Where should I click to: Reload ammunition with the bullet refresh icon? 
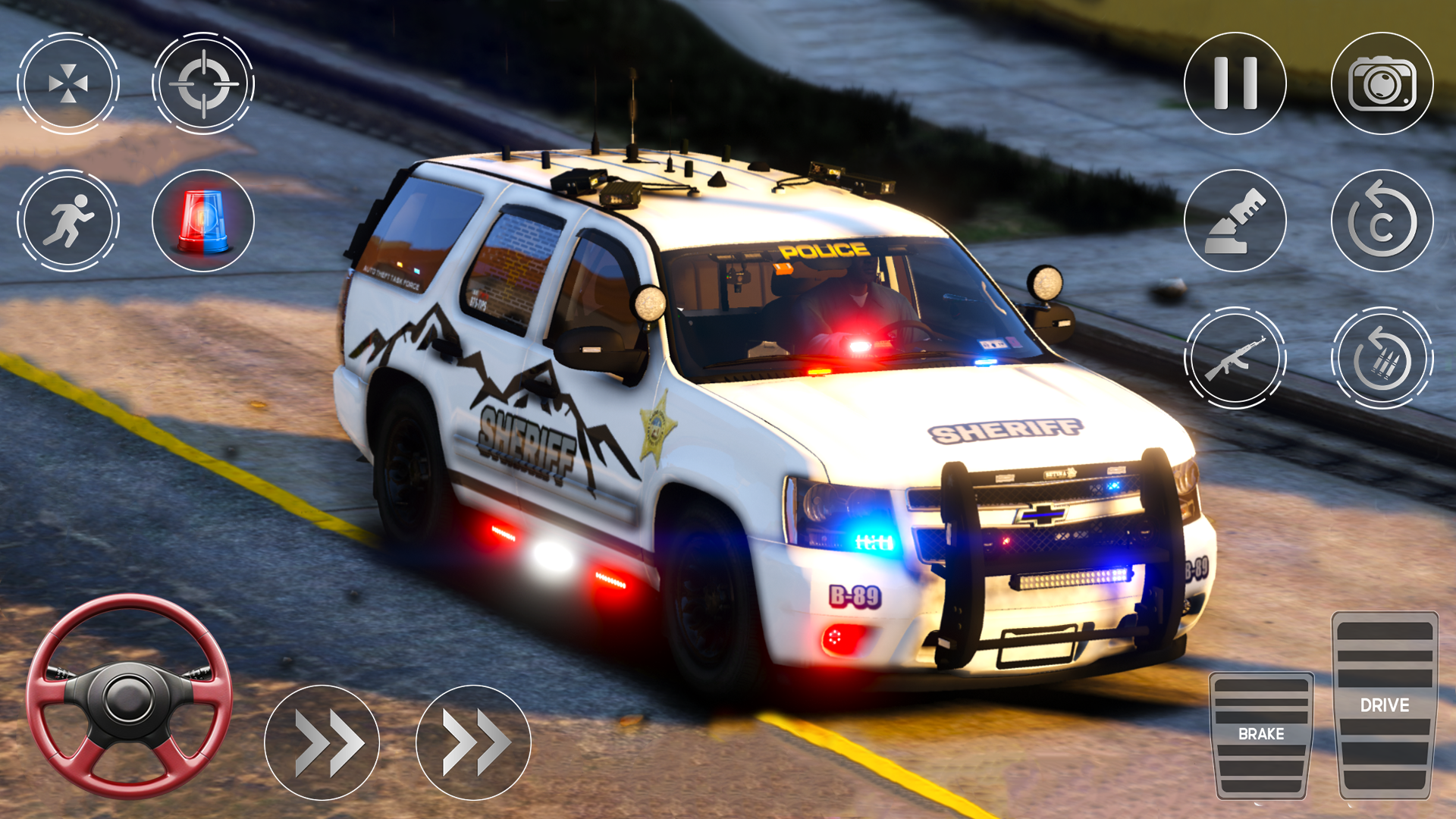(1382, 356)
